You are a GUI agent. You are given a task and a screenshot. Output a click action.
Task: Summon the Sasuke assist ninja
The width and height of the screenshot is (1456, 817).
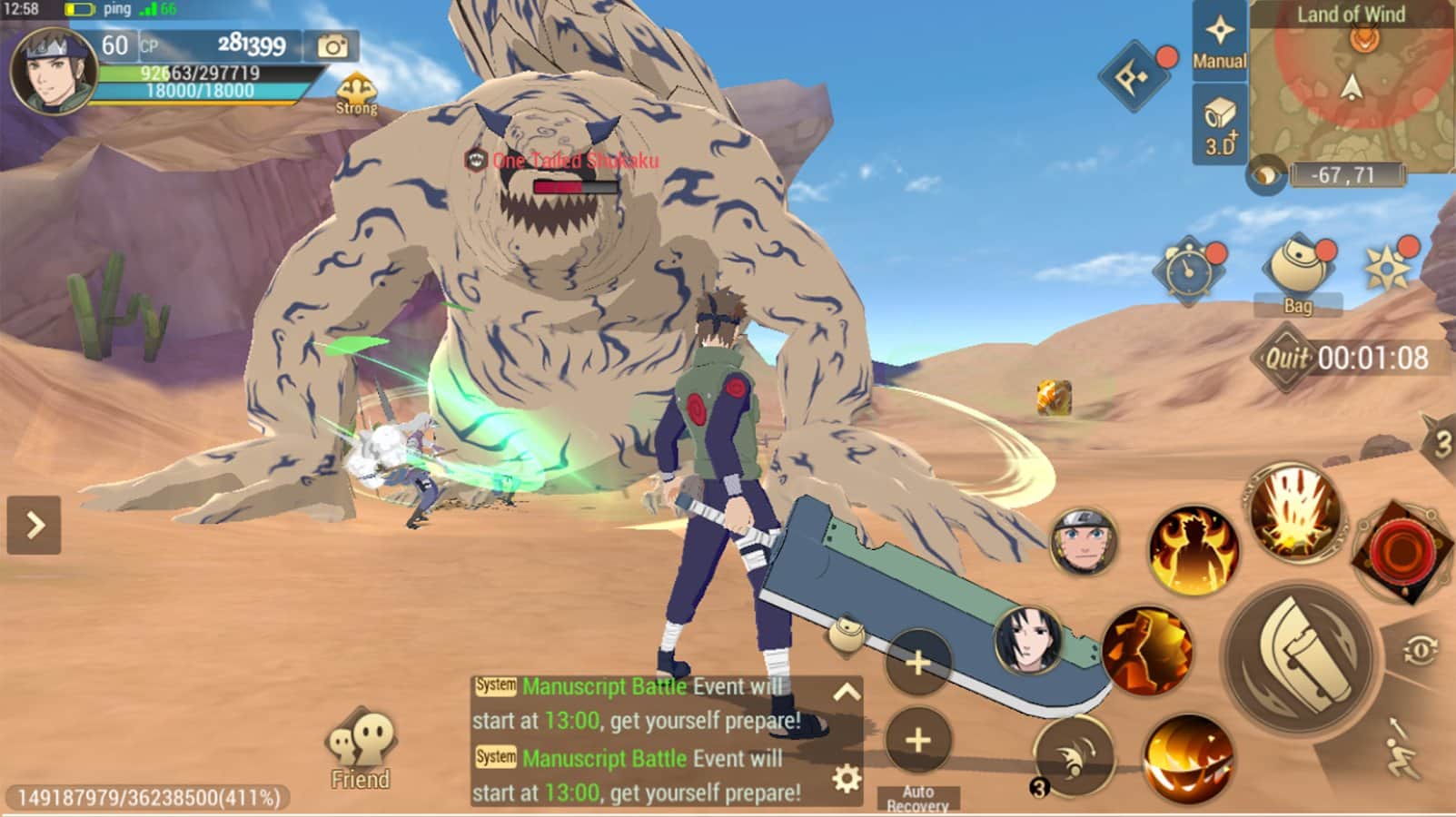coord(1029,641)
